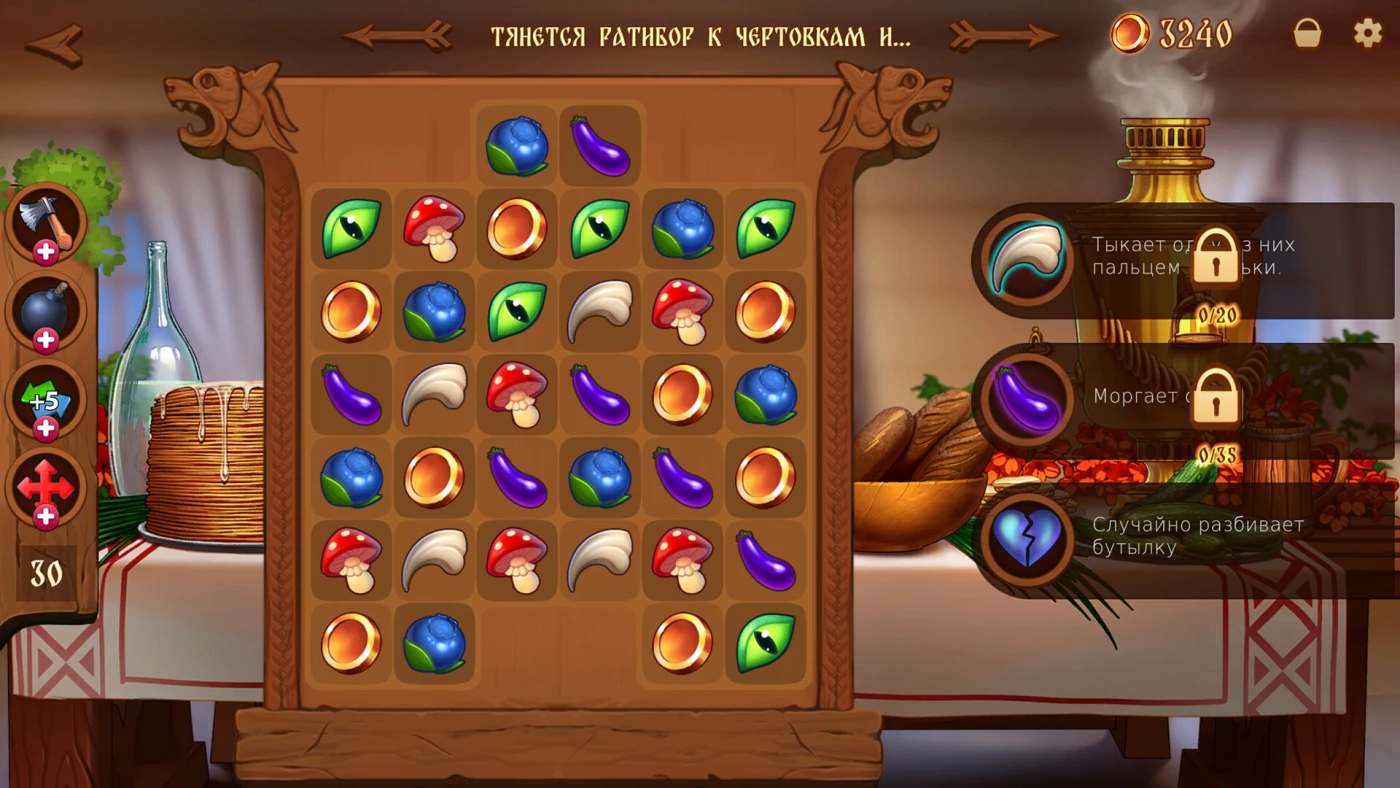Go back with the top-left arrow
The height and width of the screenshot is (788, 1400).
54,43
